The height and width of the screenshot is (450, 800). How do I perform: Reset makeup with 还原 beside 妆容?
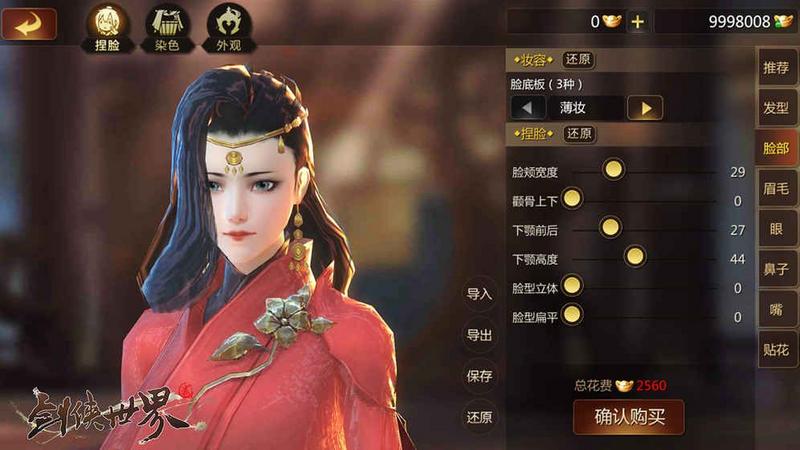pyautogui.click(x=578, y=60)
